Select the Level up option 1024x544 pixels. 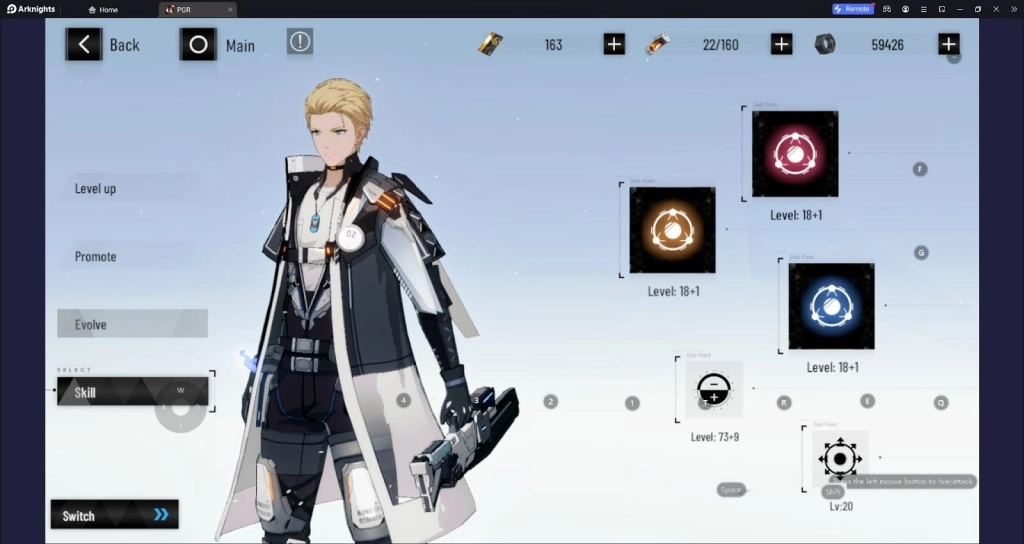96,188
